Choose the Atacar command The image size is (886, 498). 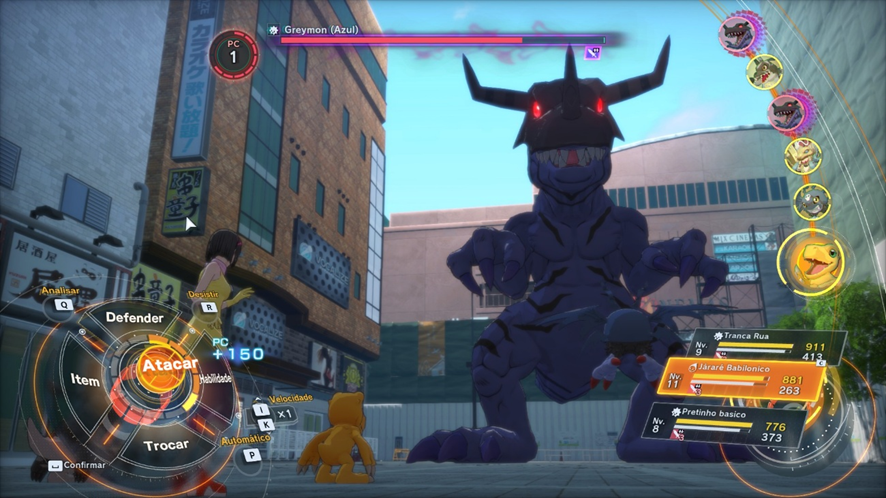[168, 366]
